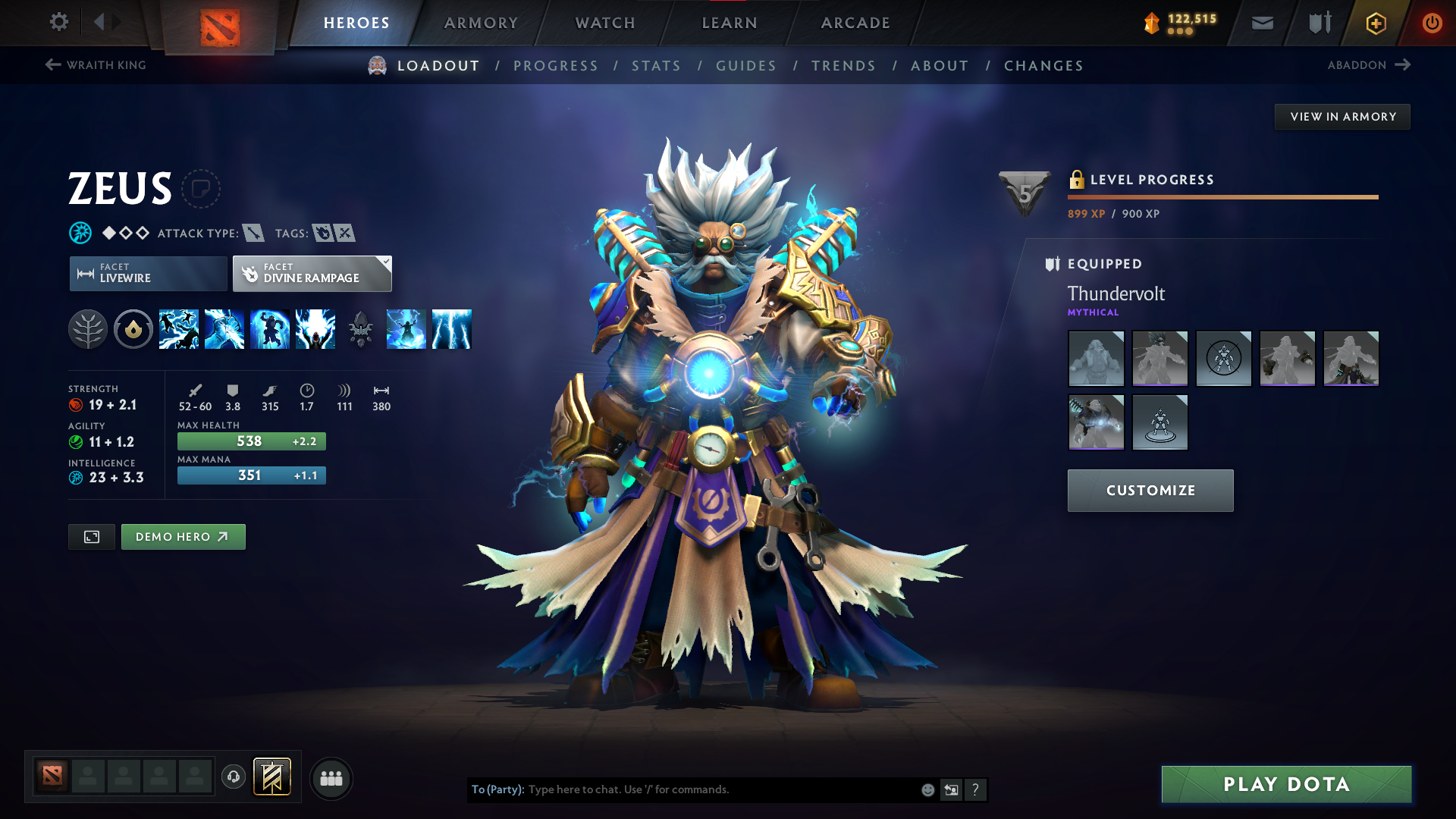This screenshot has height=819, width=1456.
Task: Click the settings gear icon top left
Action: (x=58, y=22)
